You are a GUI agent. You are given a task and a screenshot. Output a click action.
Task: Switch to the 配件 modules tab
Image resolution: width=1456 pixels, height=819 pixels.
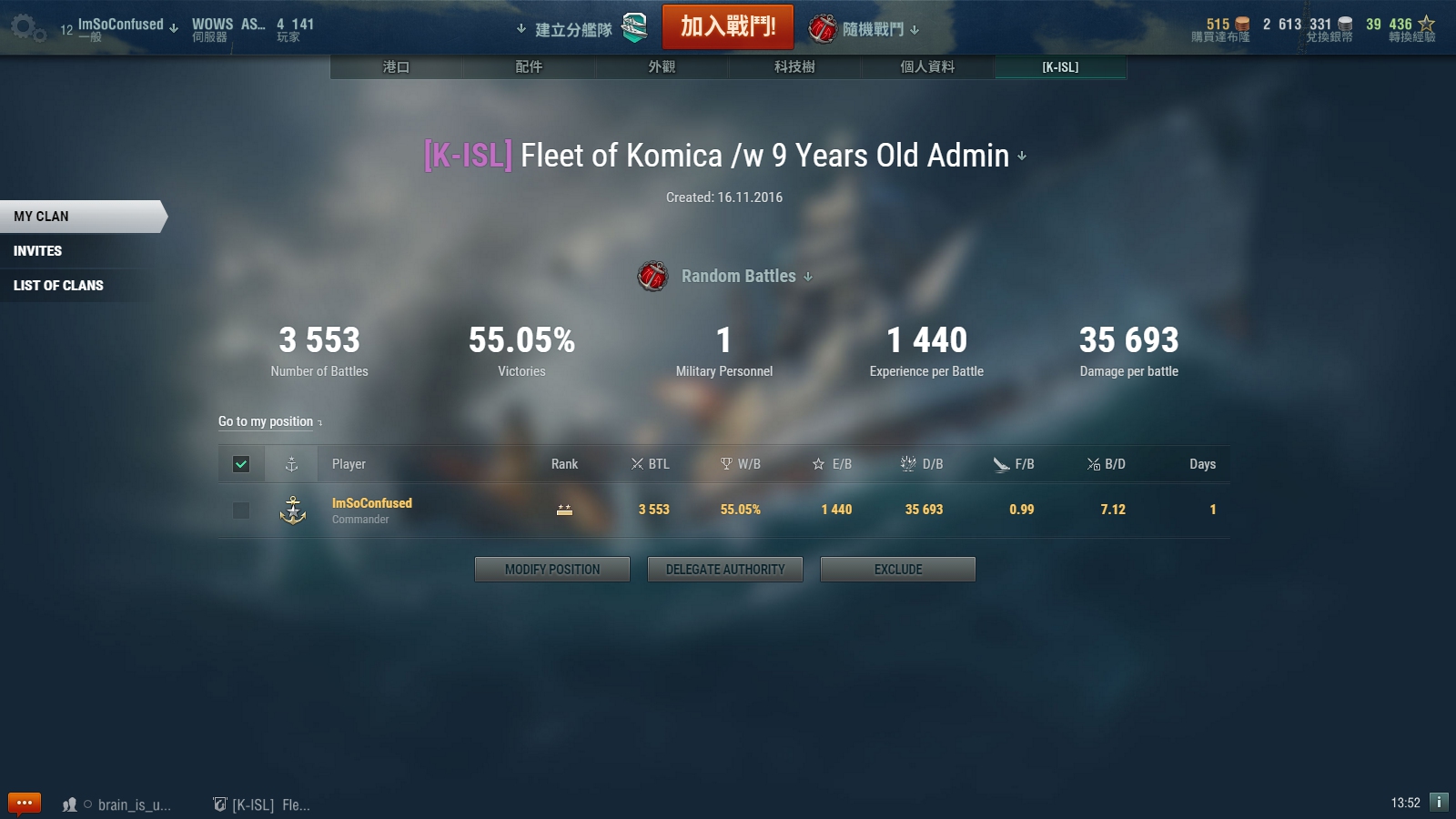529,67
